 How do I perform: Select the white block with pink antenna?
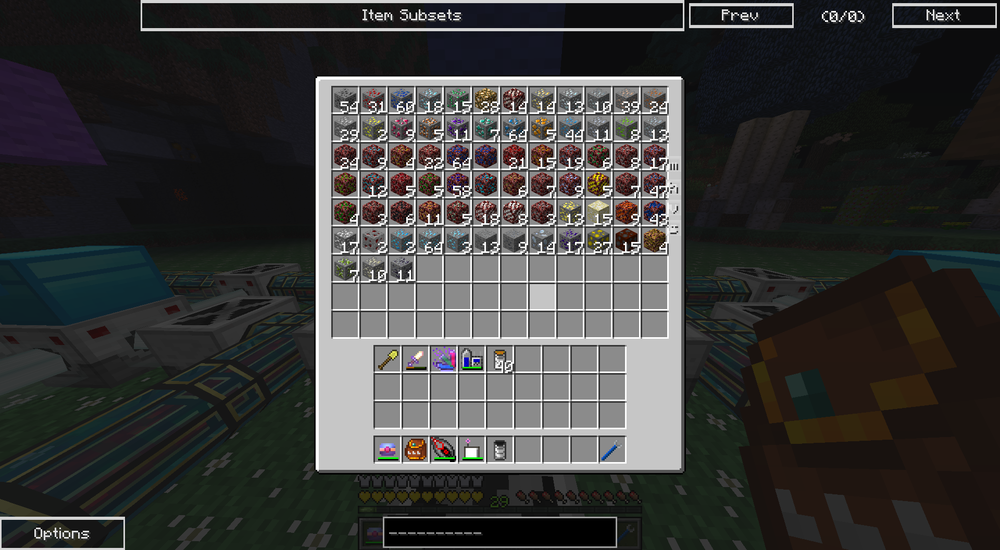(x=472, y=449)
